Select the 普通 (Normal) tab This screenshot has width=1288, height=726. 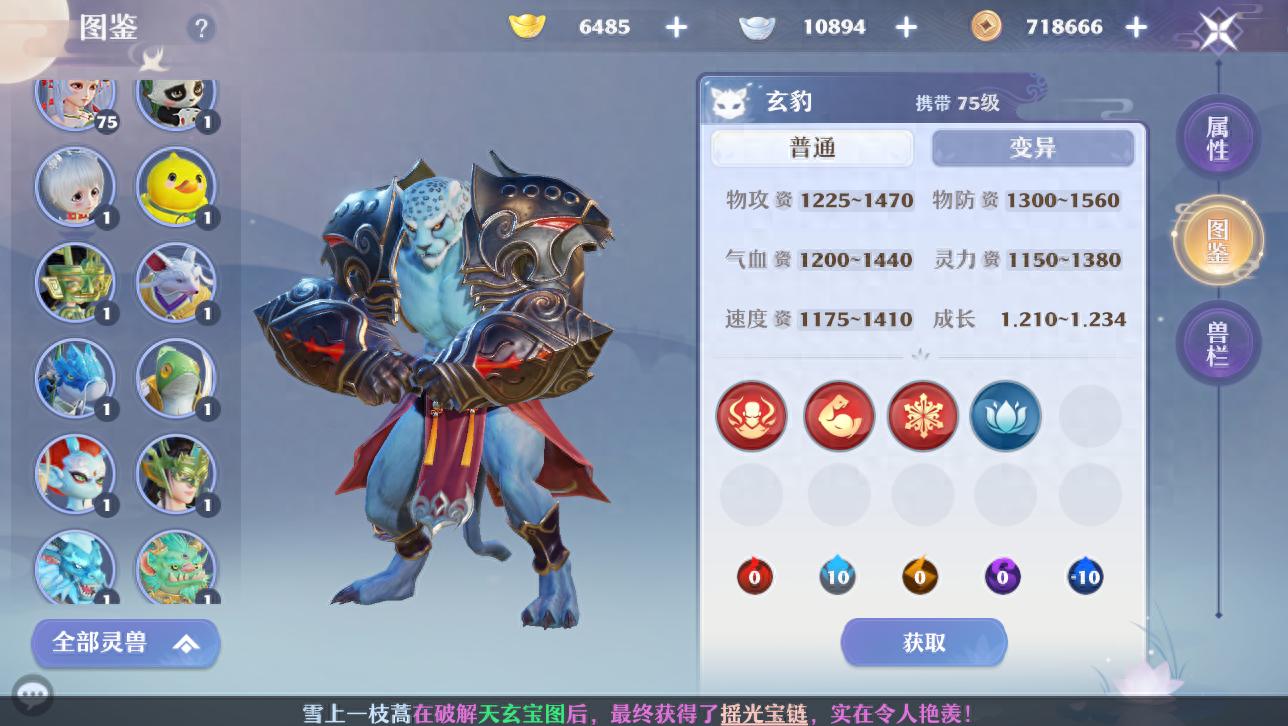pyautogui.click(x=812, y=147)
